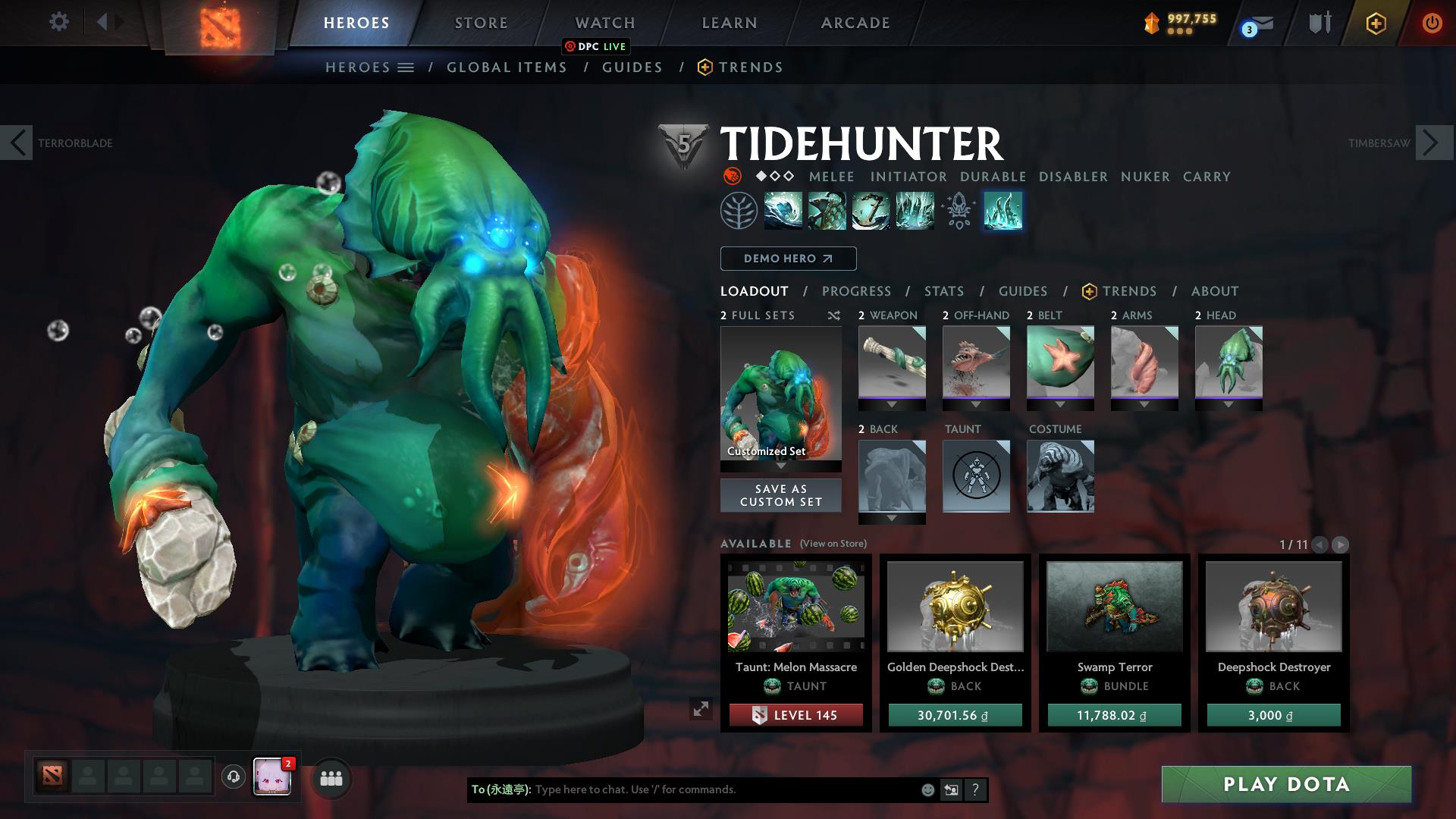Expand the Weapon slot dropdown arrow
The height and width of the screenshot is (819, 1456).
click(x=891, y=404)
